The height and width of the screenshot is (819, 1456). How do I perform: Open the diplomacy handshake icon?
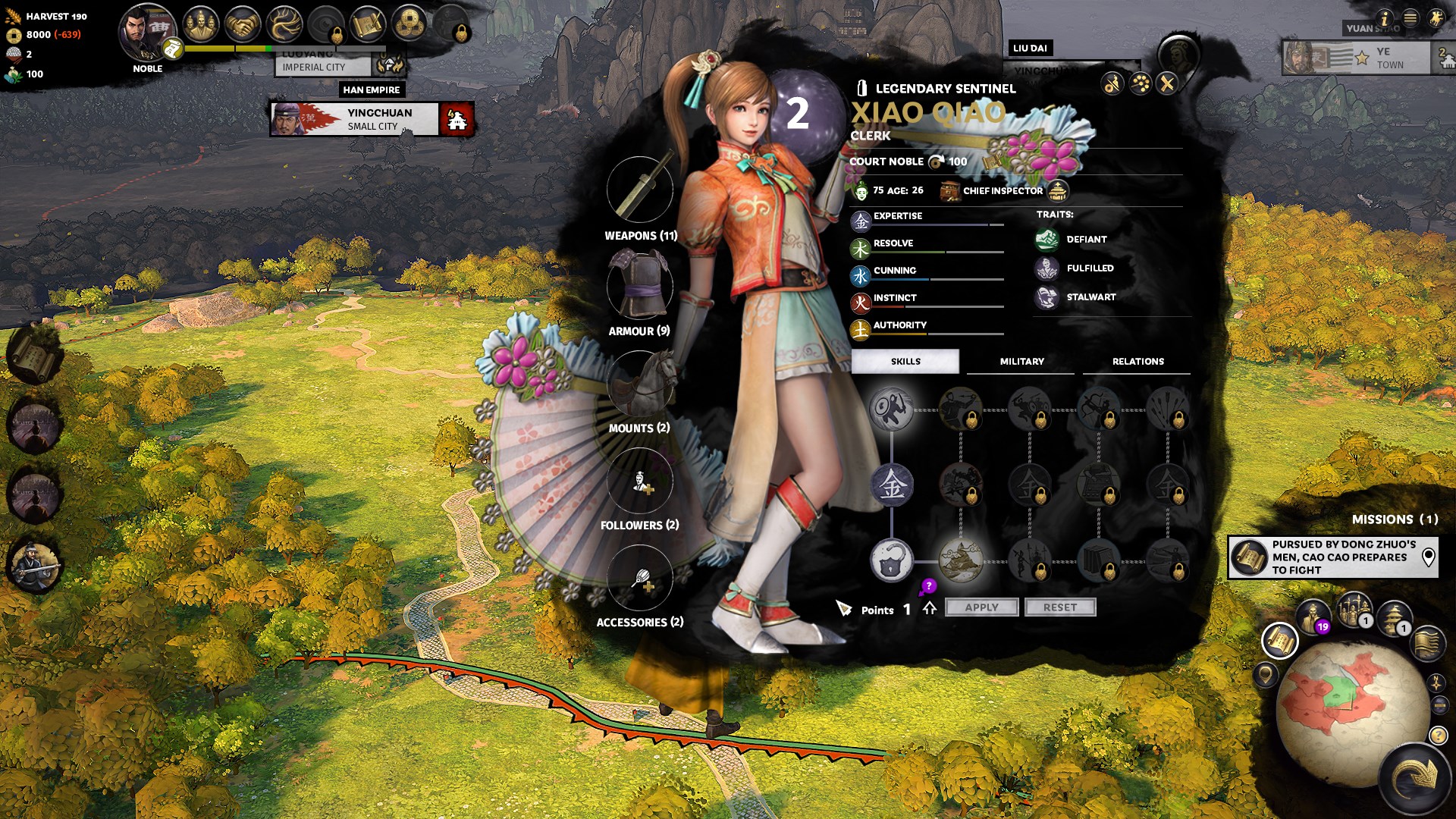point(243,25)
